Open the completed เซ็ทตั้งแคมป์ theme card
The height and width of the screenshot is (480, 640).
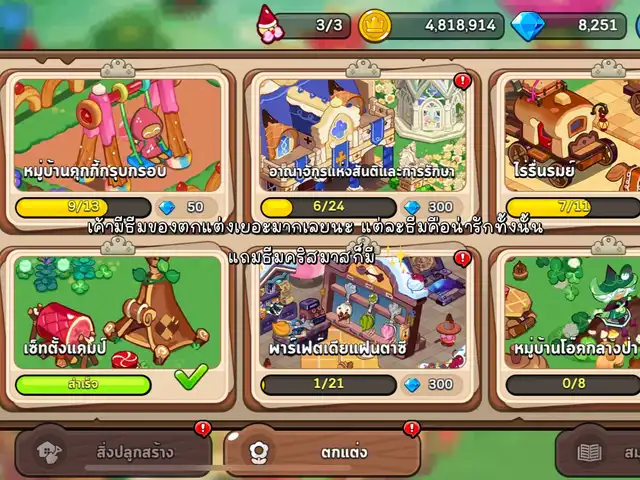[x=118, y=310]
